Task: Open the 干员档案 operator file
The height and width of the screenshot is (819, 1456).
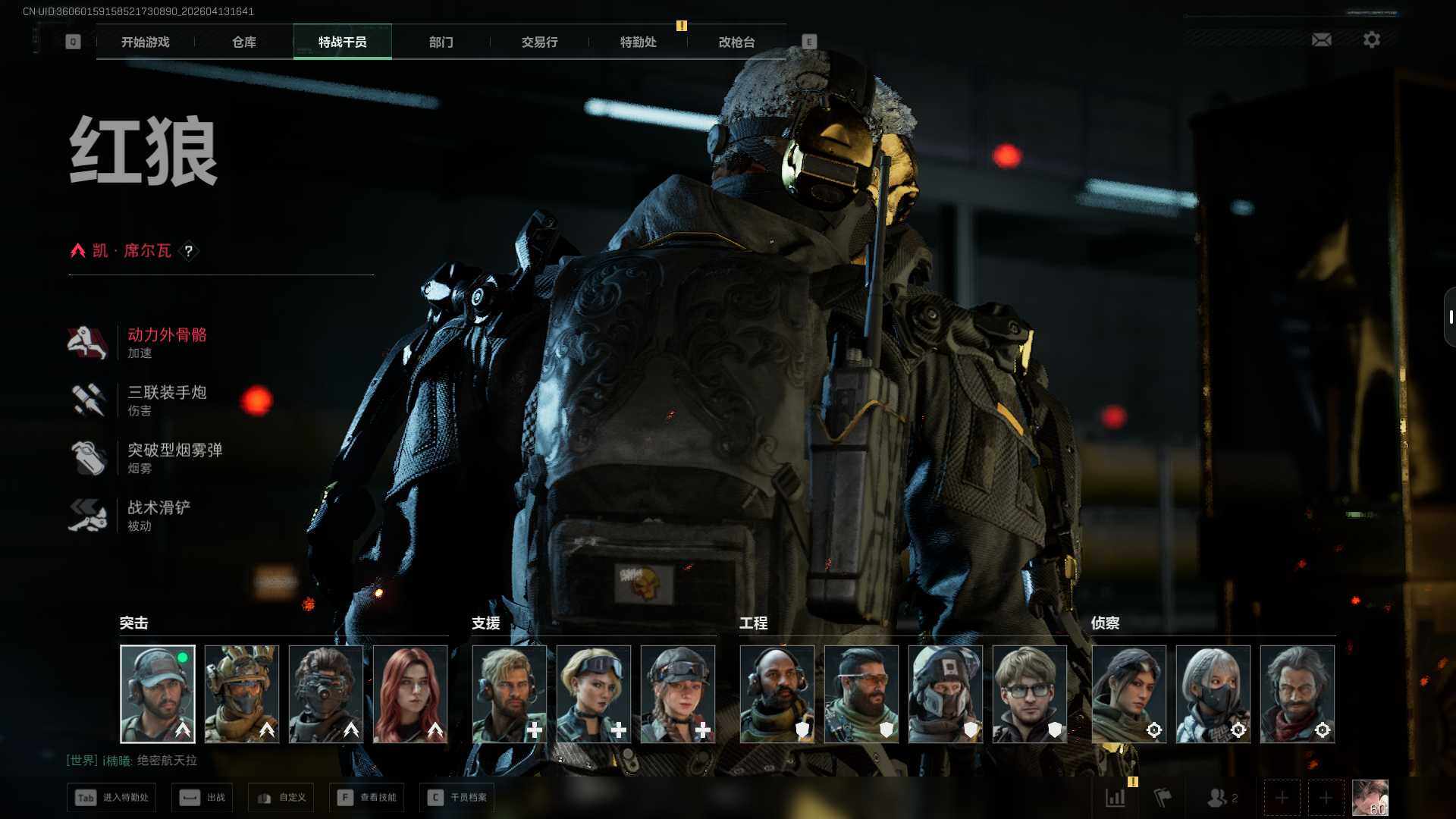Action: [457, 798]
